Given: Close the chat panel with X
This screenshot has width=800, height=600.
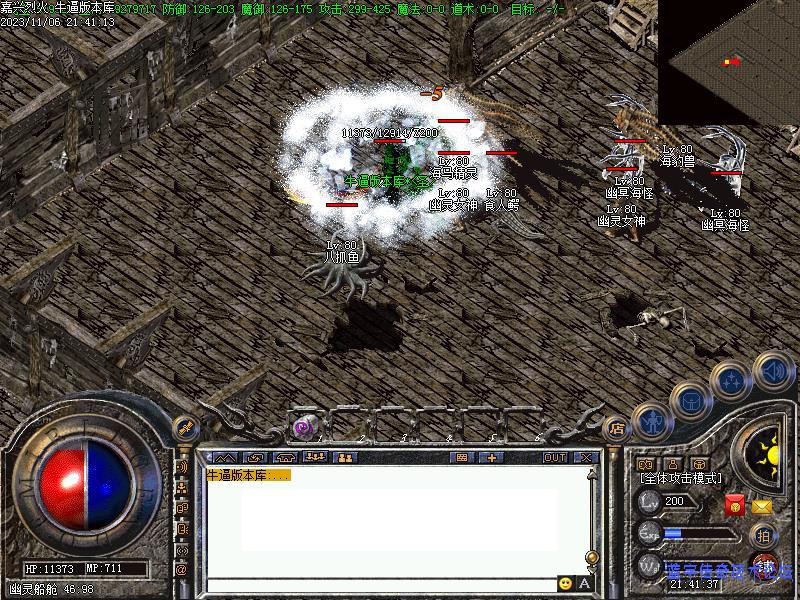Looking at the screenshot, I should click(x=585, y=457).
